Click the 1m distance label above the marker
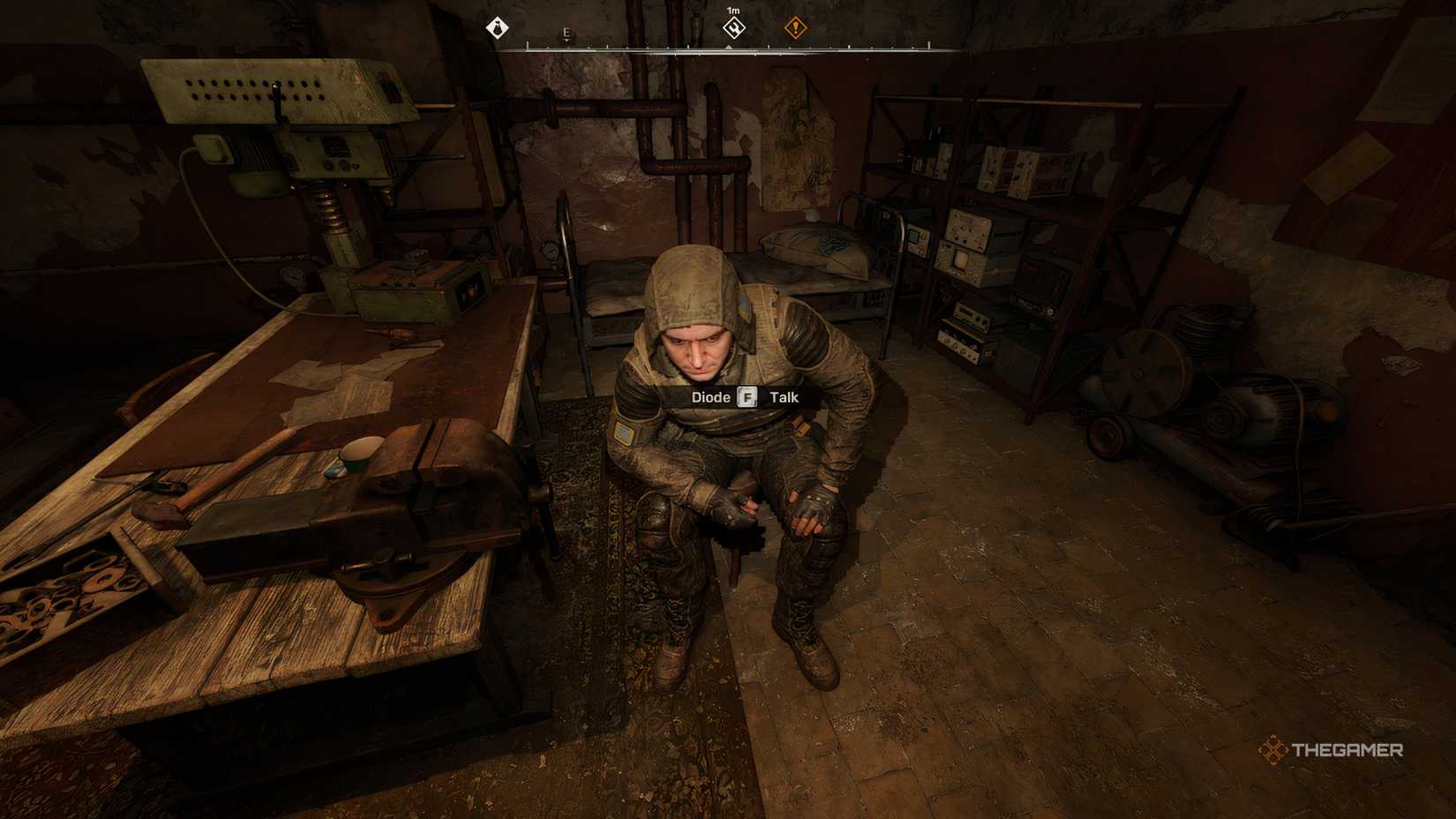 point(734,11)
